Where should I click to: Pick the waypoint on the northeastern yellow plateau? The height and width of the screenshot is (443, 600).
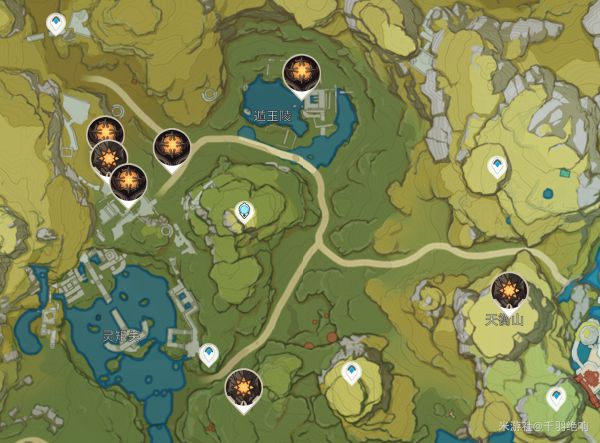tap(494, 165)
